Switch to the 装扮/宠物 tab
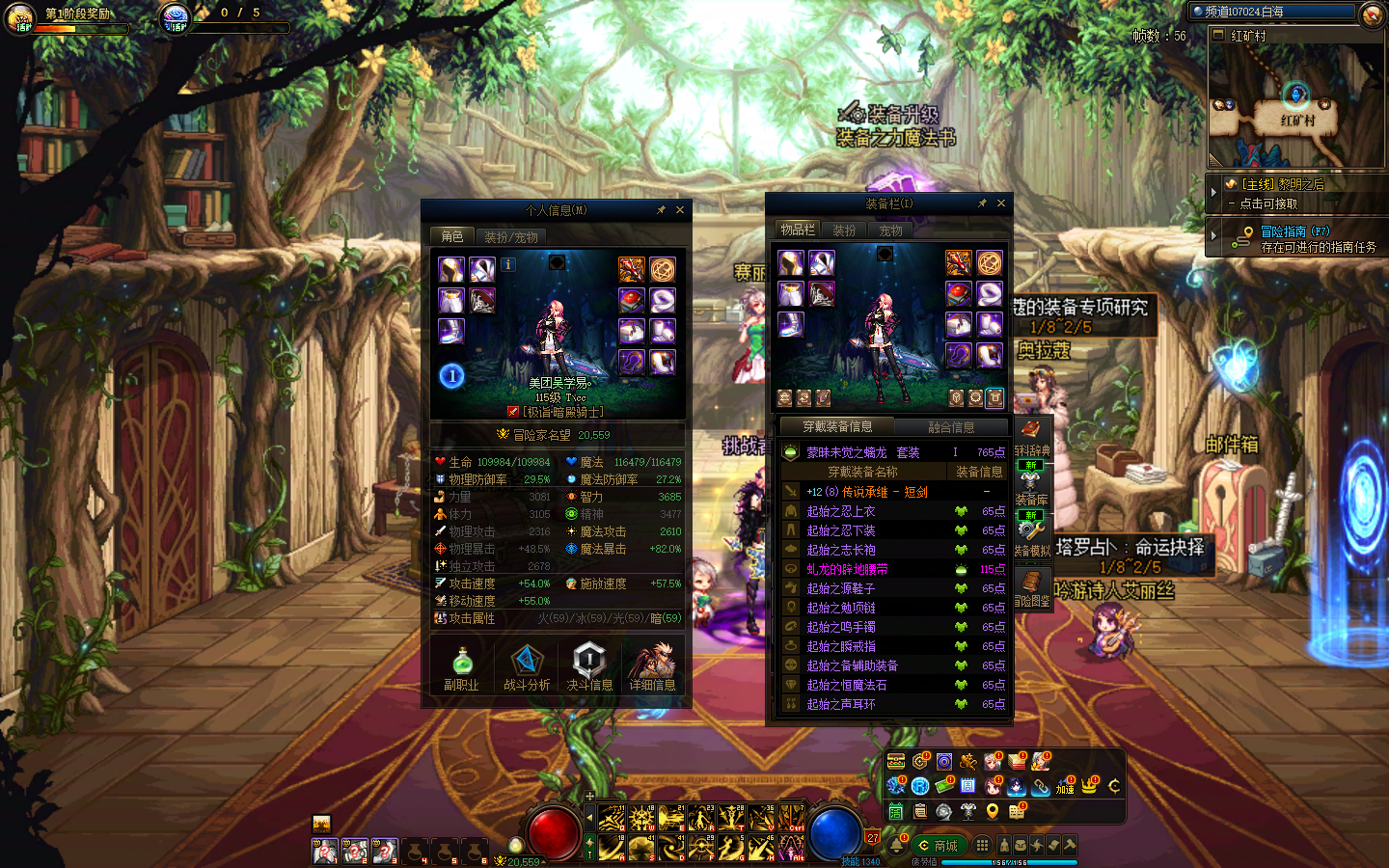Image resolution: width=1389 pixels, height=868 pixels. click(511, 237)
